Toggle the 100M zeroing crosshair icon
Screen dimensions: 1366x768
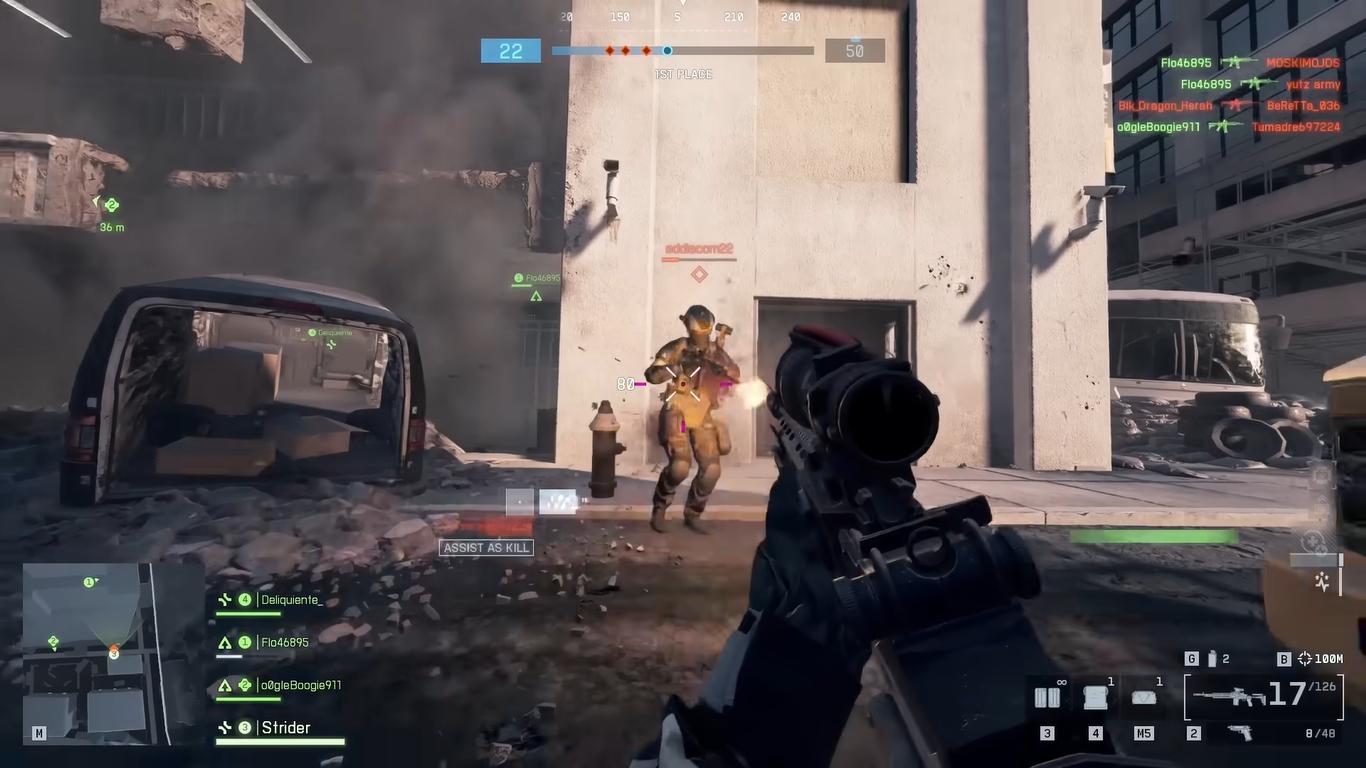coord(1305,659)
